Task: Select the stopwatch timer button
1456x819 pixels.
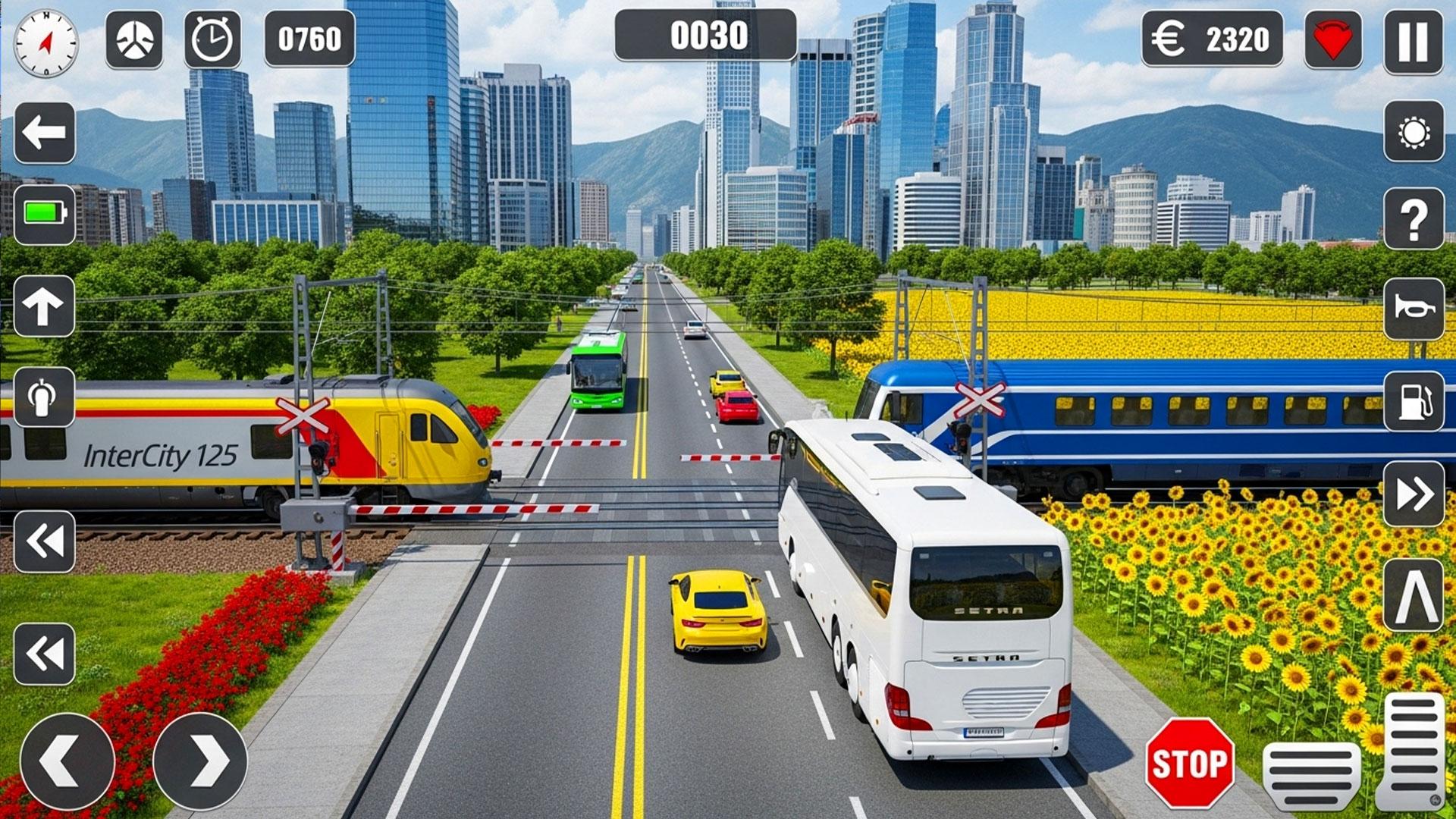Action: 212,39
